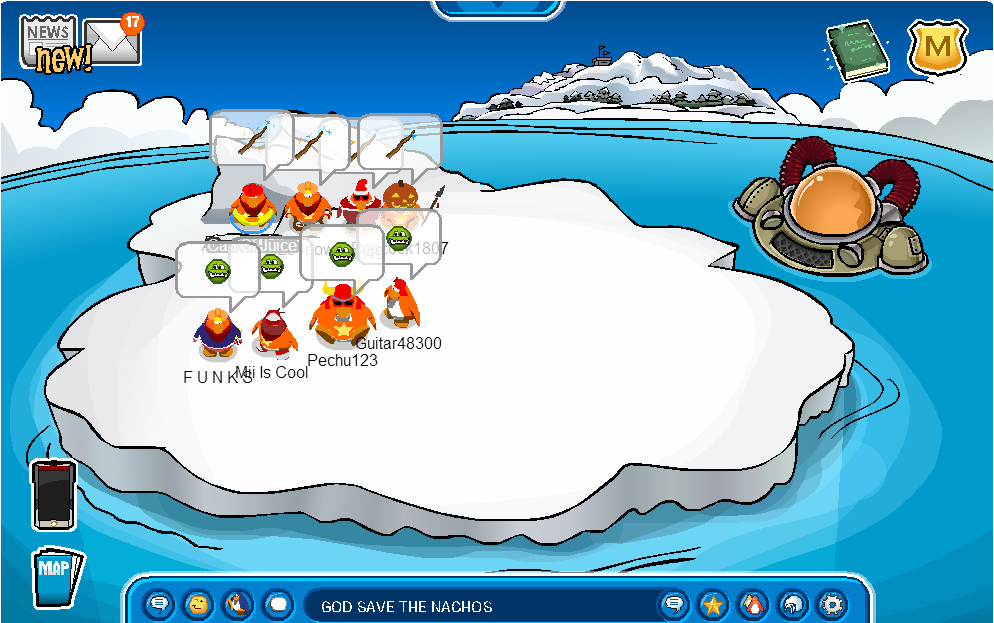This screenshot has height=623, width=994.
Task: Click the gold moderator M badge
Action: (x=937, y=47)
